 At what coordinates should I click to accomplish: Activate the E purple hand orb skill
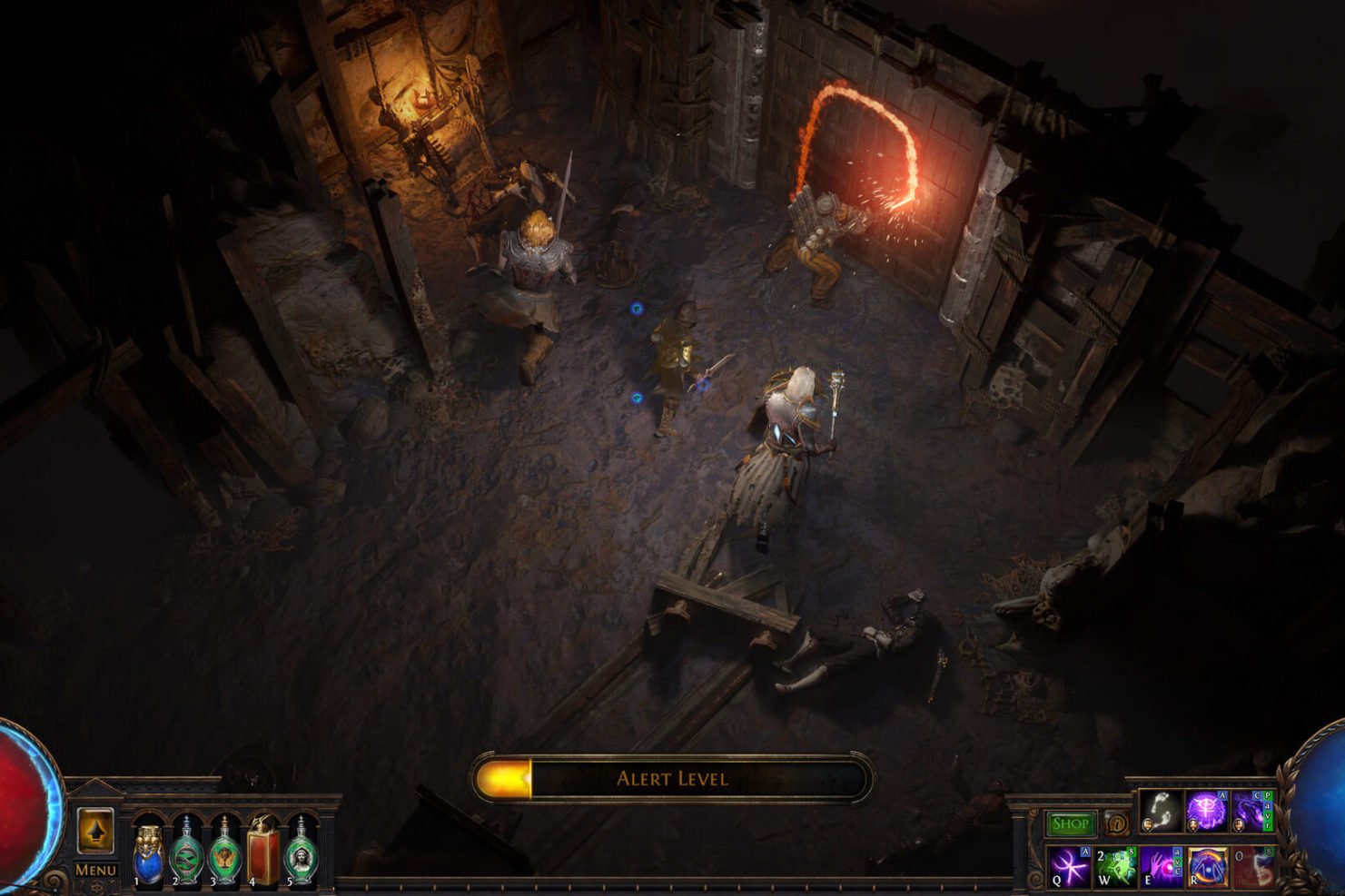pos(1161,867)
